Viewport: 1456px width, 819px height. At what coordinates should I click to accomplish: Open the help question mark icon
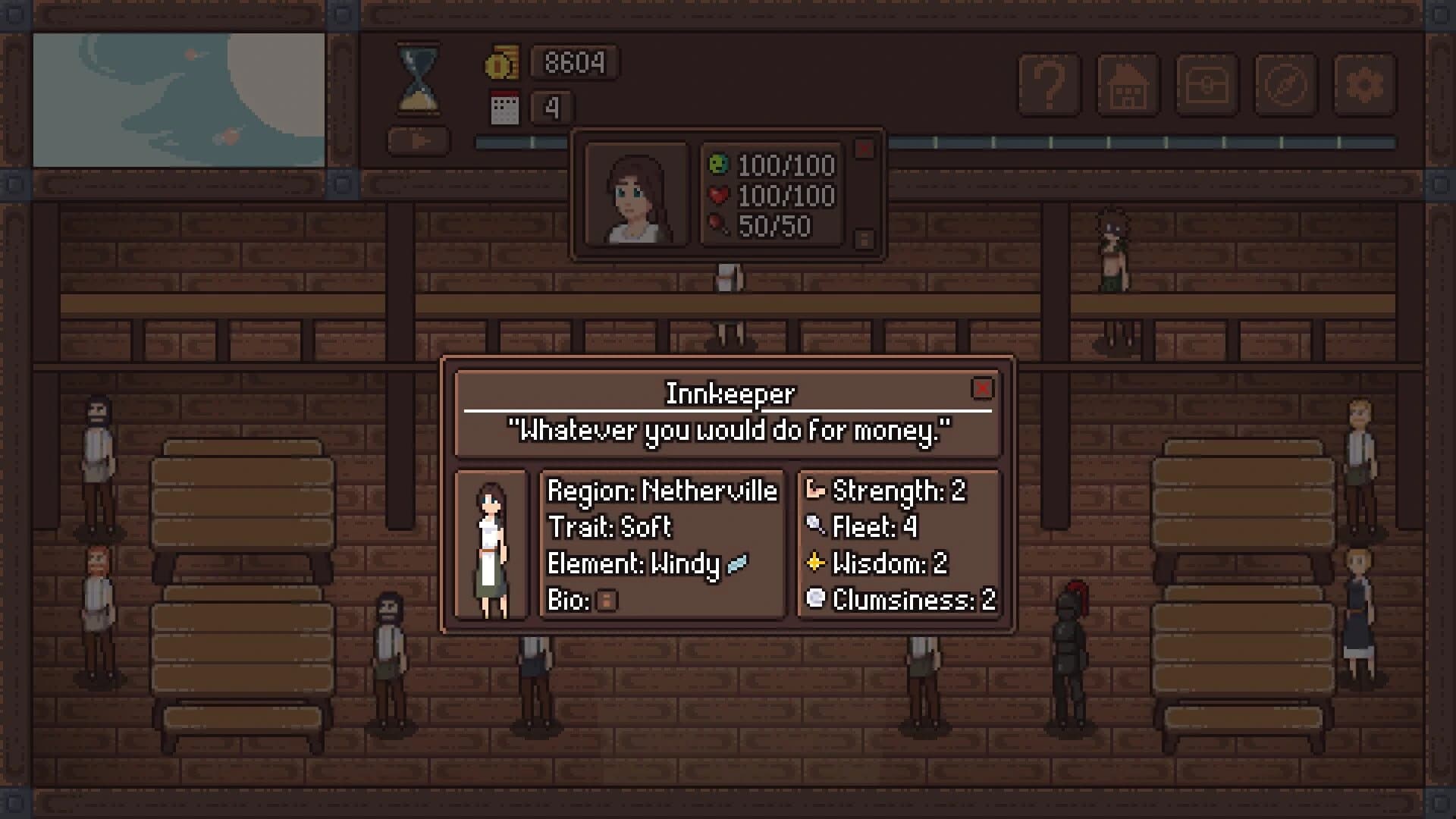(1050, 85)
